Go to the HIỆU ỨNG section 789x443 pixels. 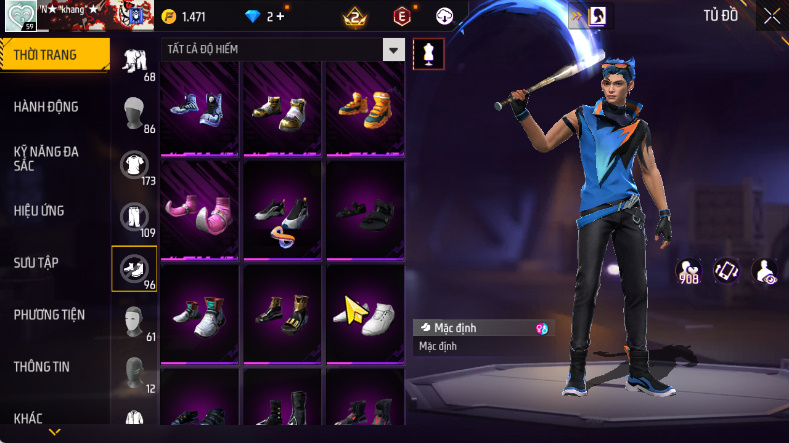click(x=39, y=211)
